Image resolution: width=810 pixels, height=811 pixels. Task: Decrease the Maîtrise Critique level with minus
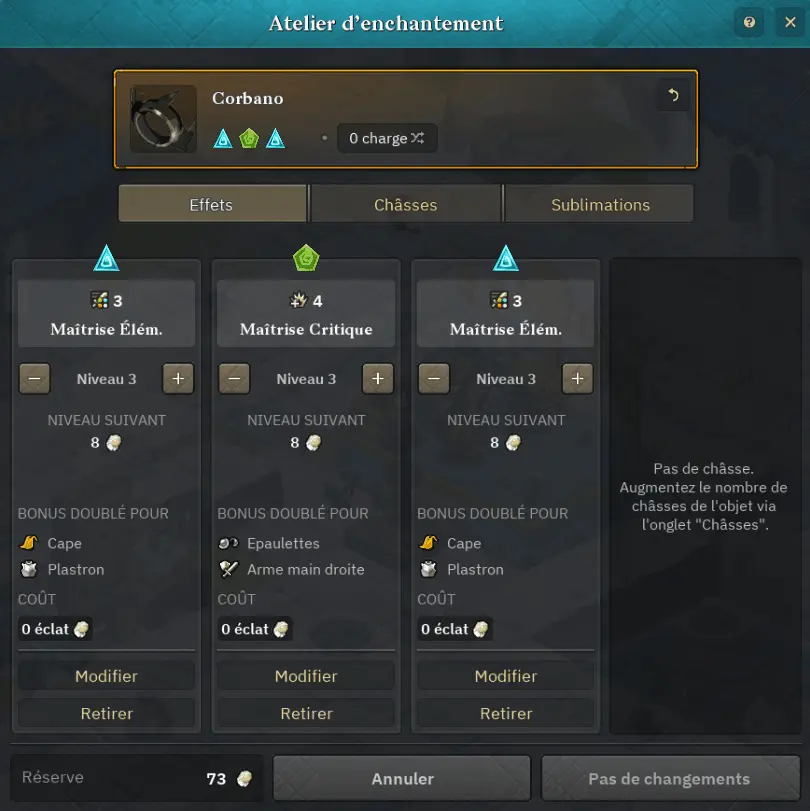[x=235, y=379]
